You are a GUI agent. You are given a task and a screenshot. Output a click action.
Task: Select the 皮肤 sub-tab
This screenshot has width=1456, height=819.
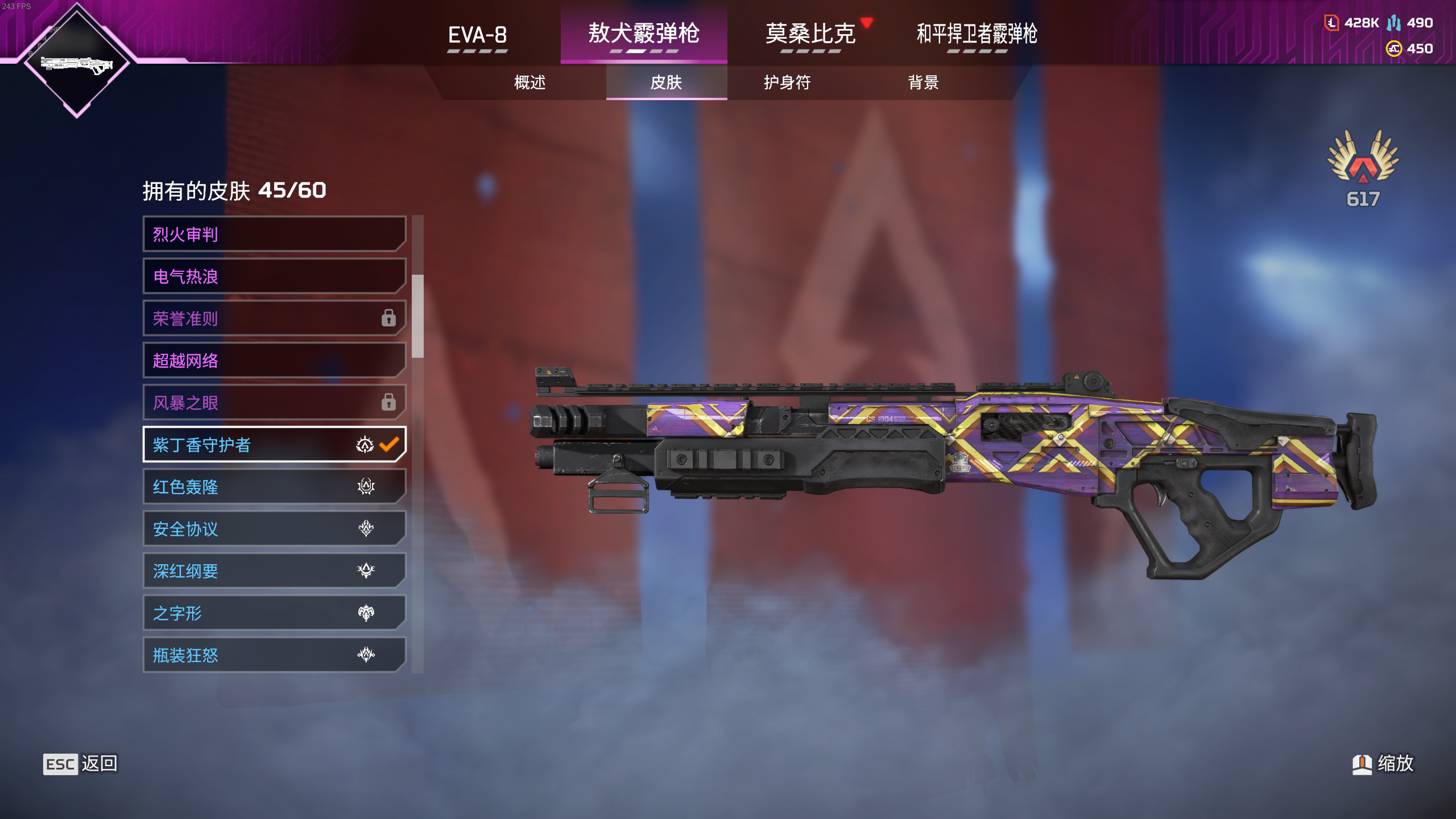pos(666,82)
